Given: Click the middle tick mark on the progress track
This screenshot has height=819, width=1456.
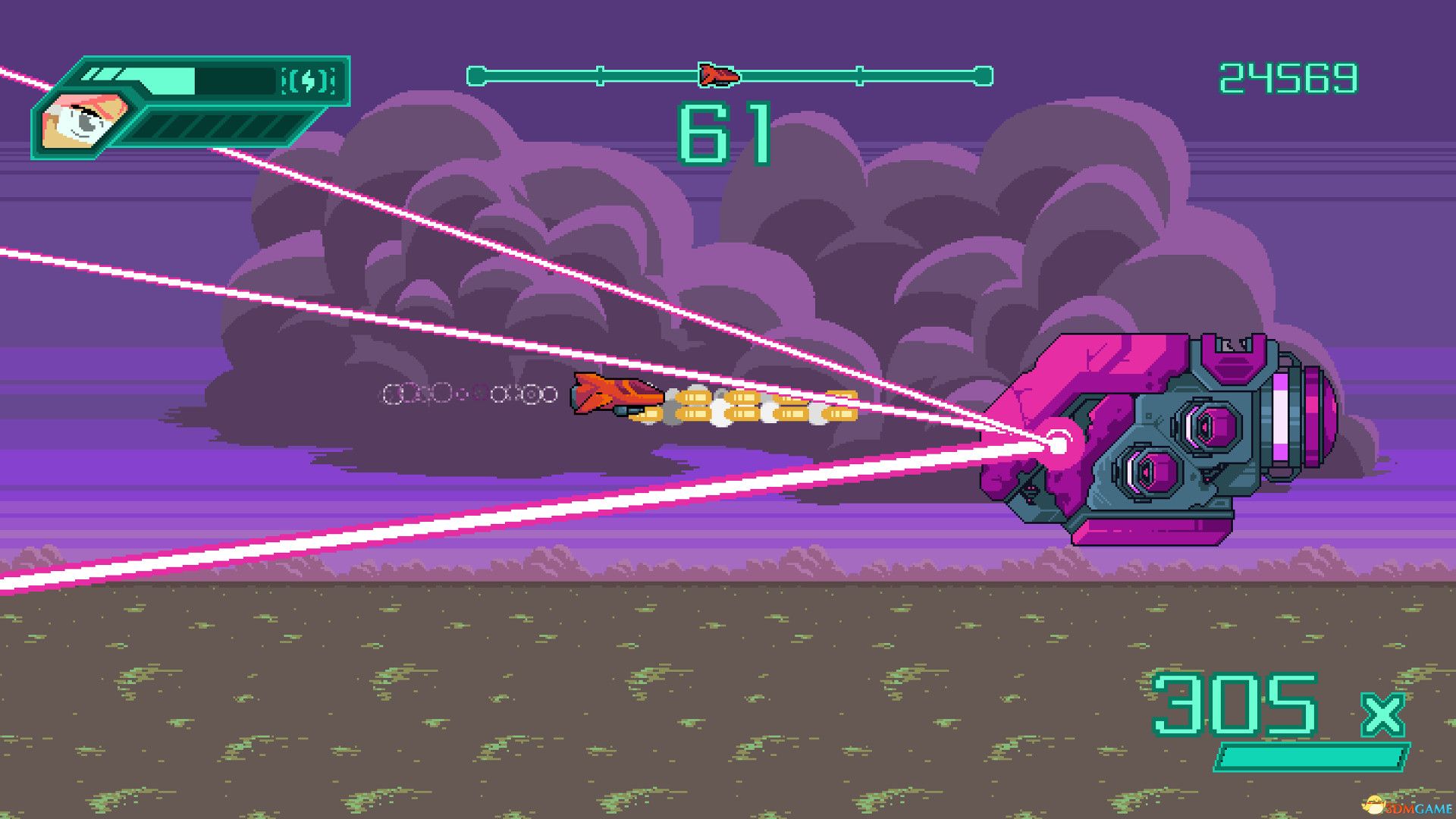Looking at the screenshot, I should tap(859, 75).
